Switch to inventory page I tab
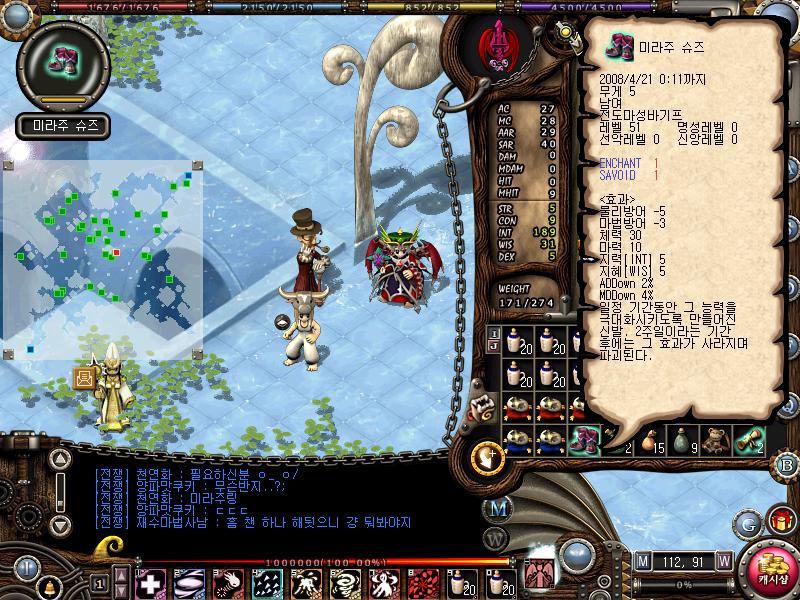The width and height of the screenshot is (800, 600). [x=494, y=332]
